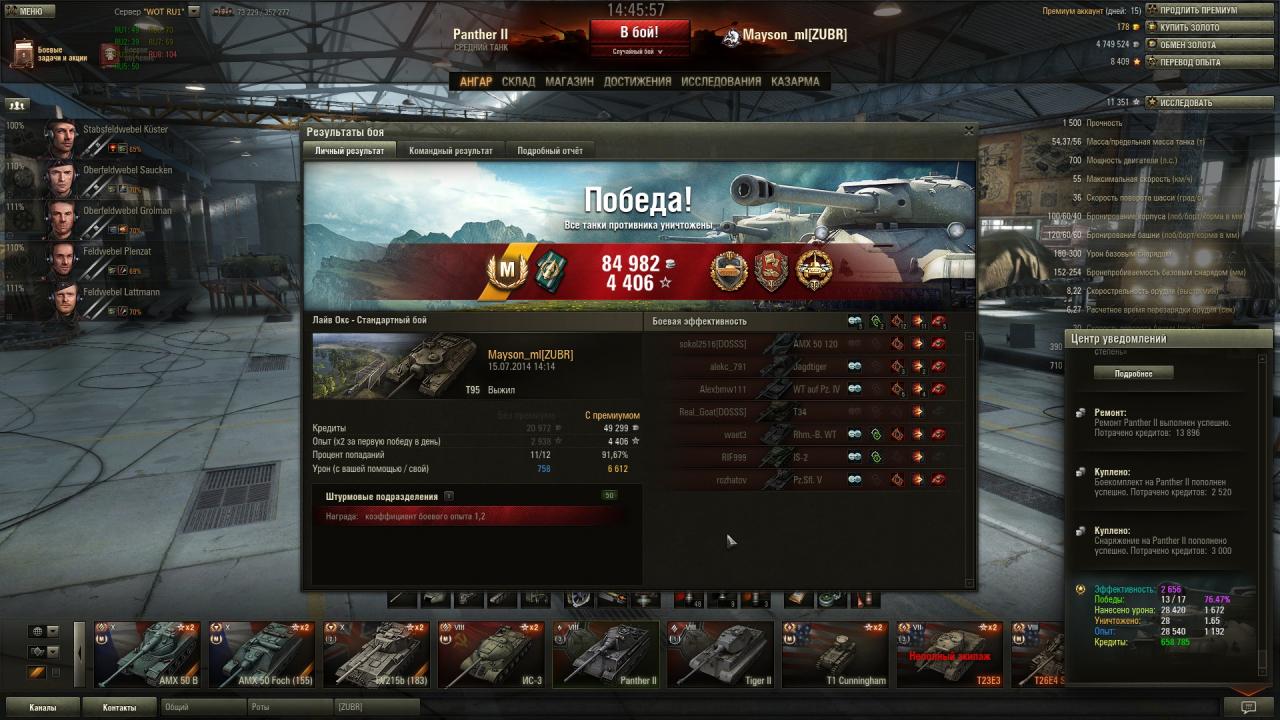Click Купить золото button

click(x=1189, y=27)
